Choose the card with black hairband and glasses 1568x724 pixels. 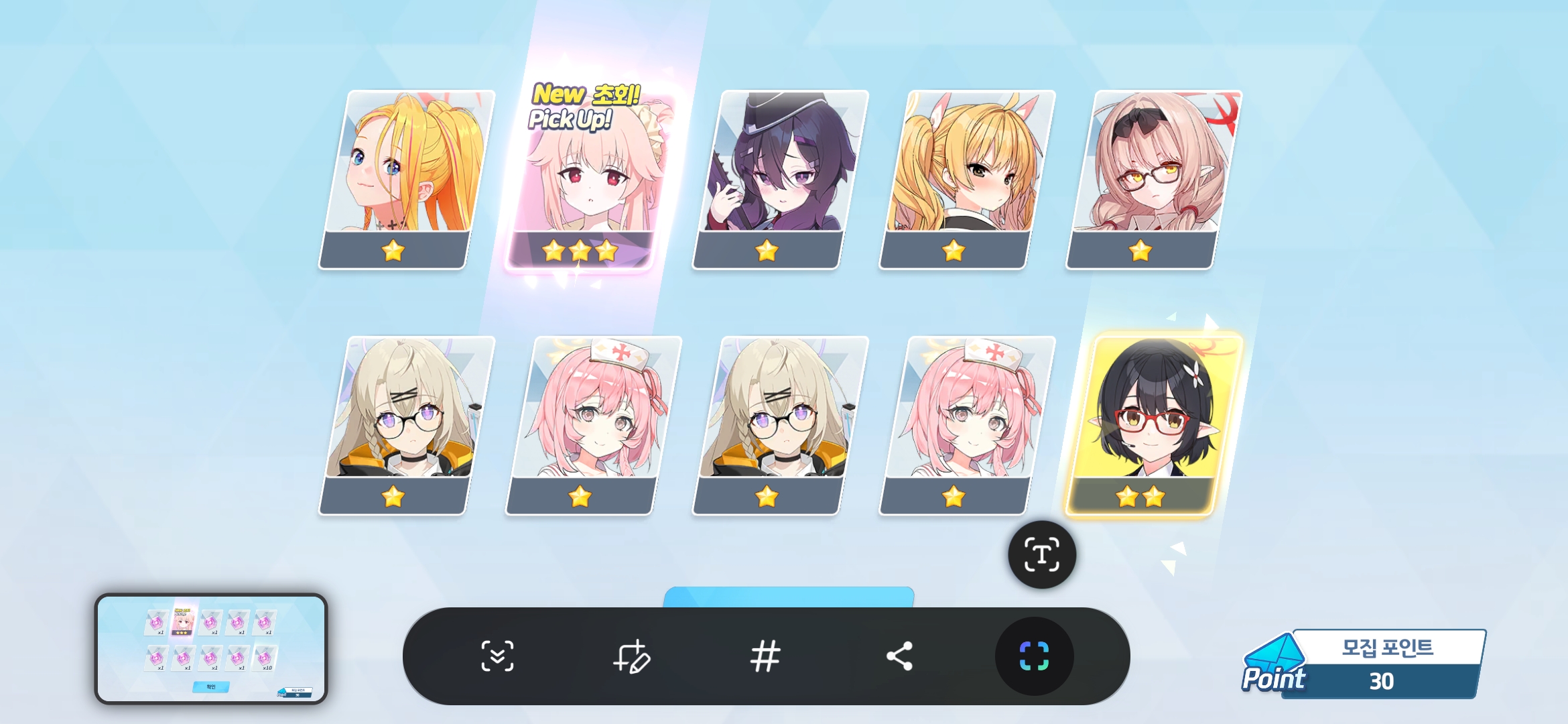(1153, 180)
